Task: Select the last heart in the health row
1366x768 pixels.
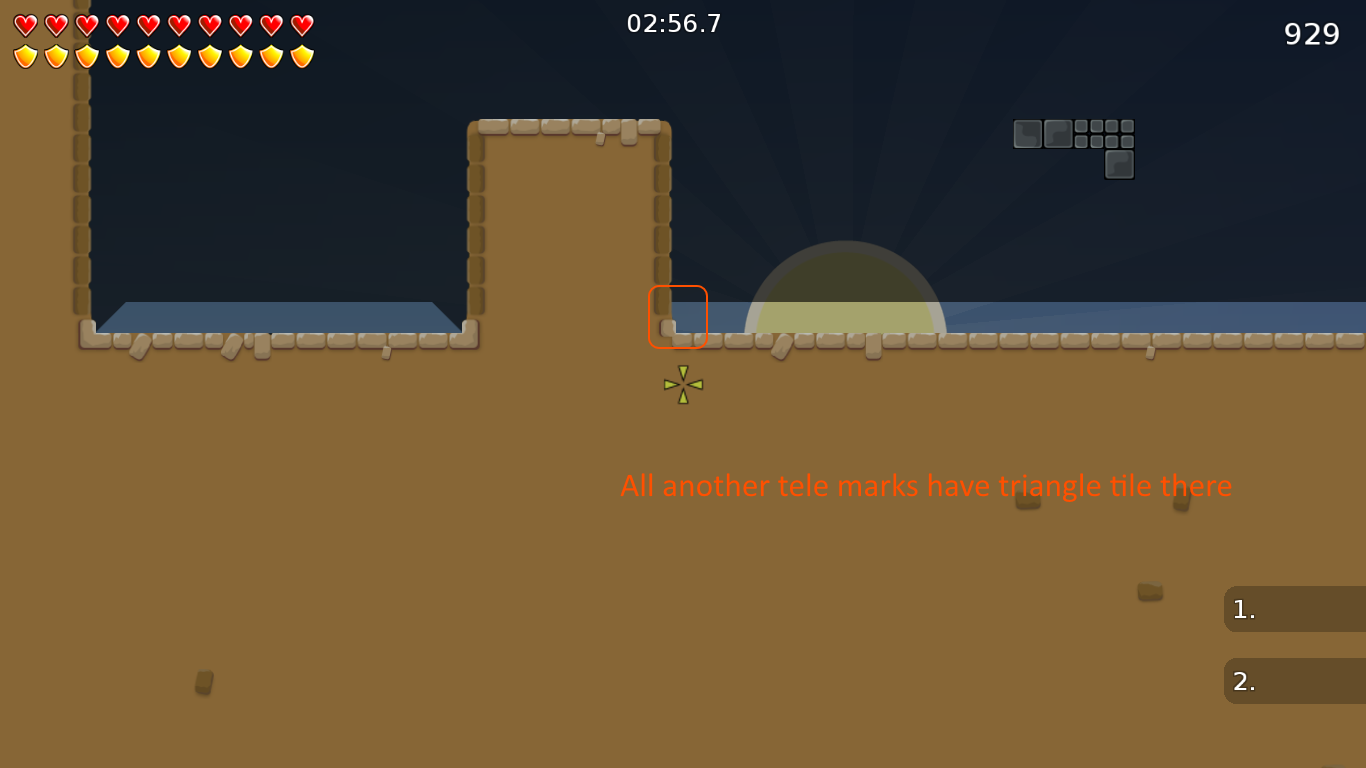Action: tap(299, 25)
